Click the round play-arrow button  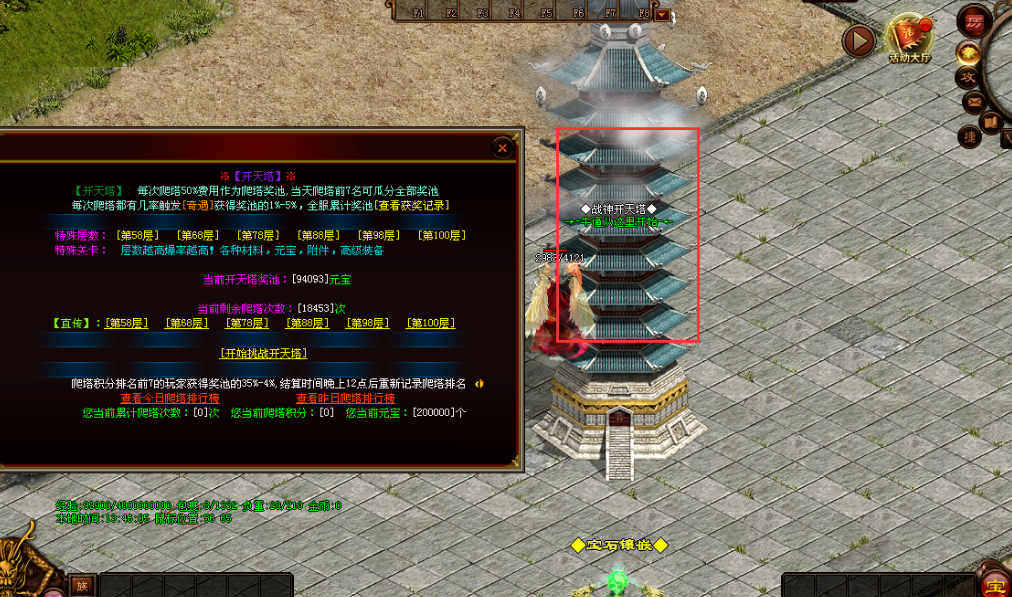[x=858, y=40]
